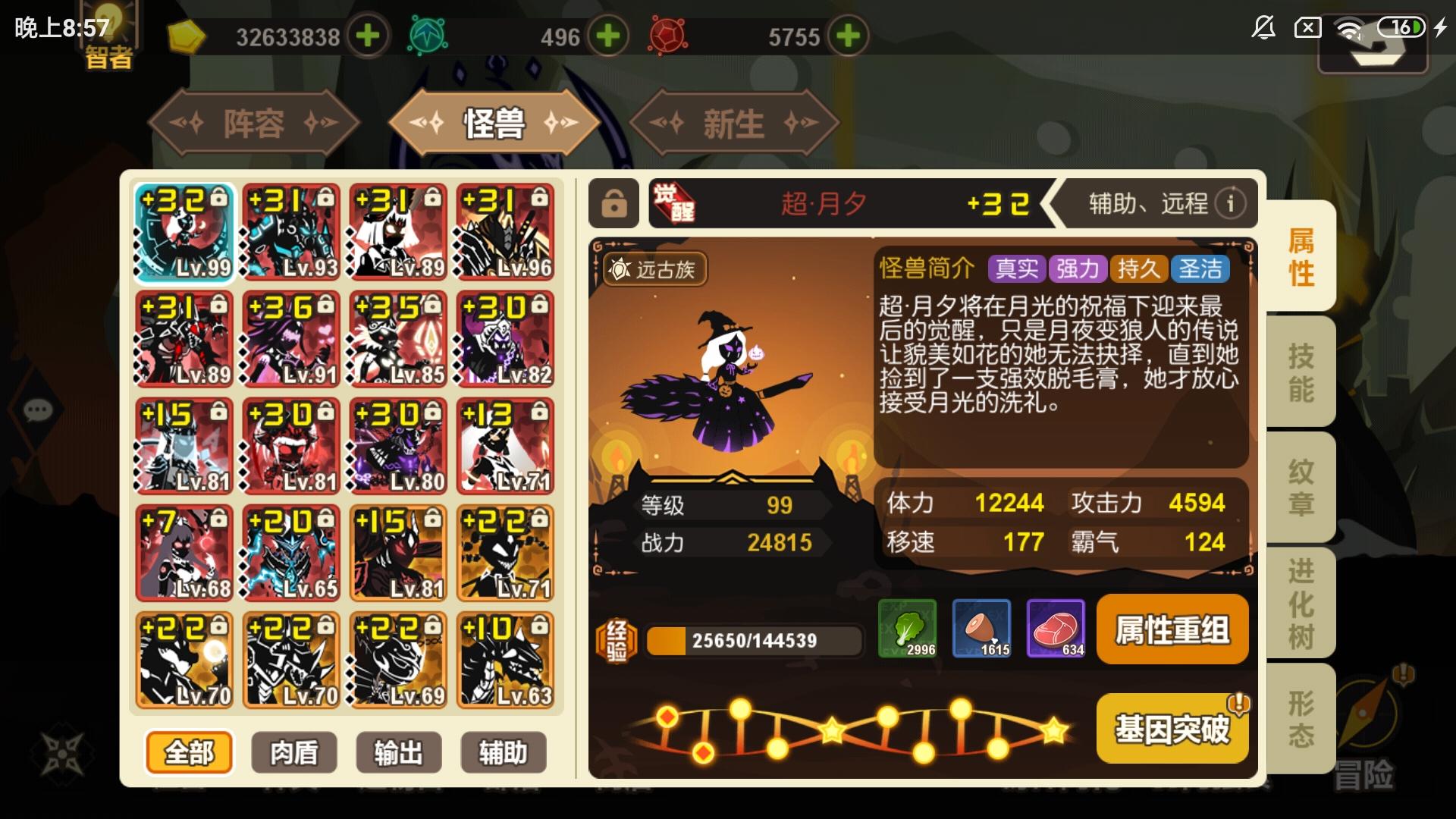The height and width of the screenshot is (819, 1456).
Task: Add more gold coins via plus icon
Action: coord(367,35)
